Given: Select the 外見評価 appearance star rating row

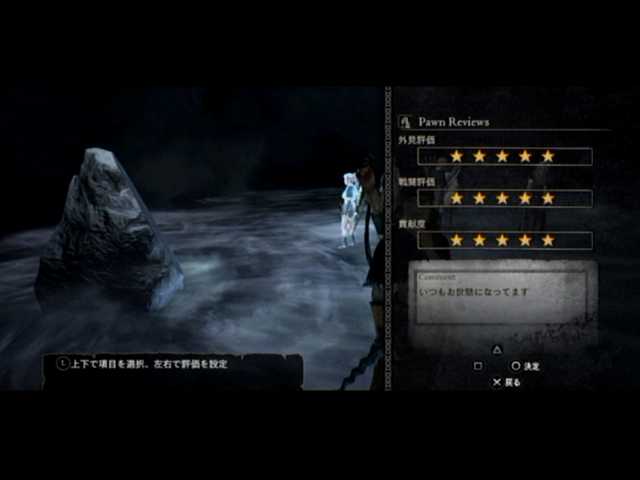Looking at the screenshot, I should click(502, 157).
